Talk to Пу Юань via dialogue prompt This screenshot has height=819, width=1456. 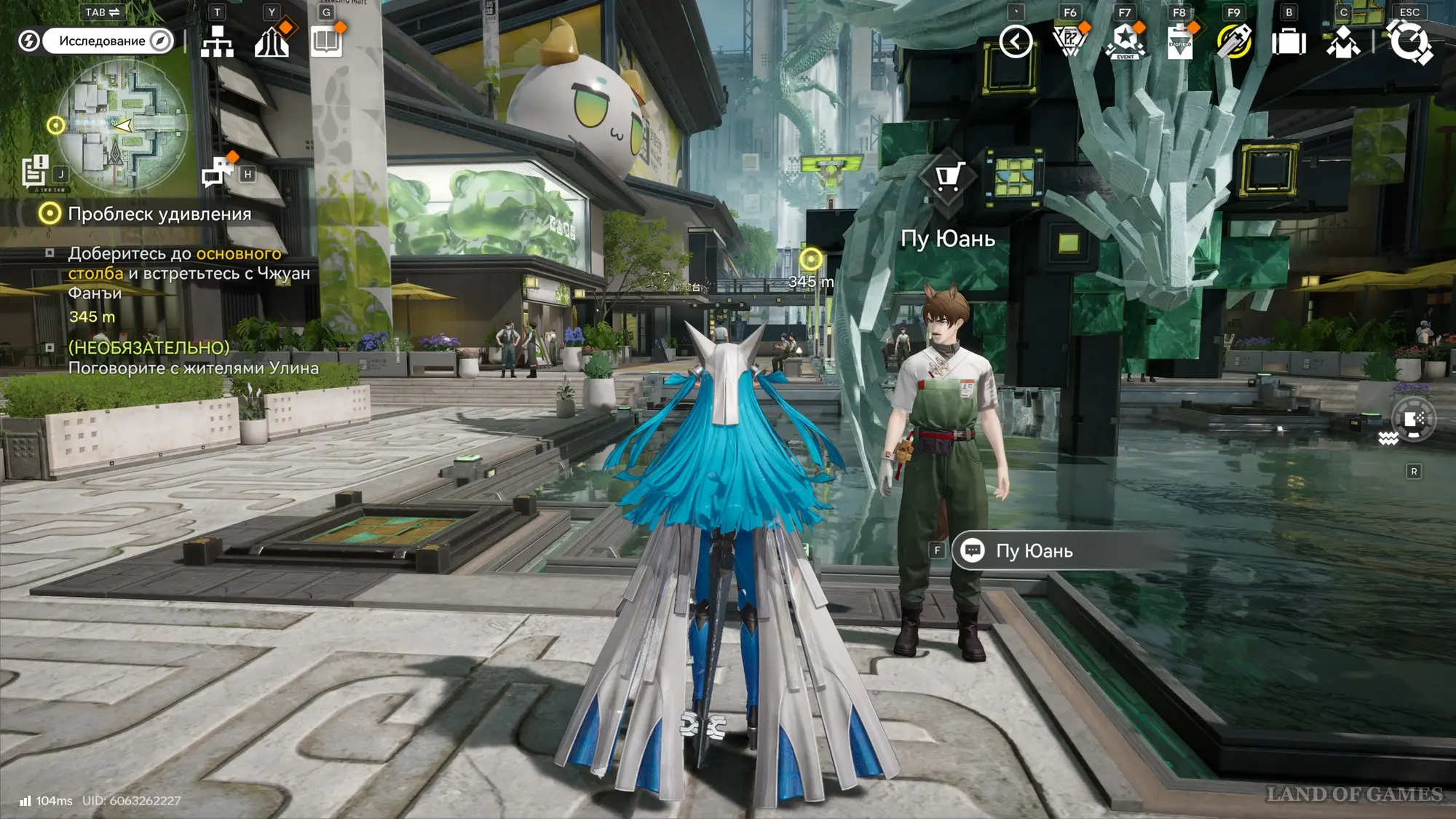[x=1034, y=551]
